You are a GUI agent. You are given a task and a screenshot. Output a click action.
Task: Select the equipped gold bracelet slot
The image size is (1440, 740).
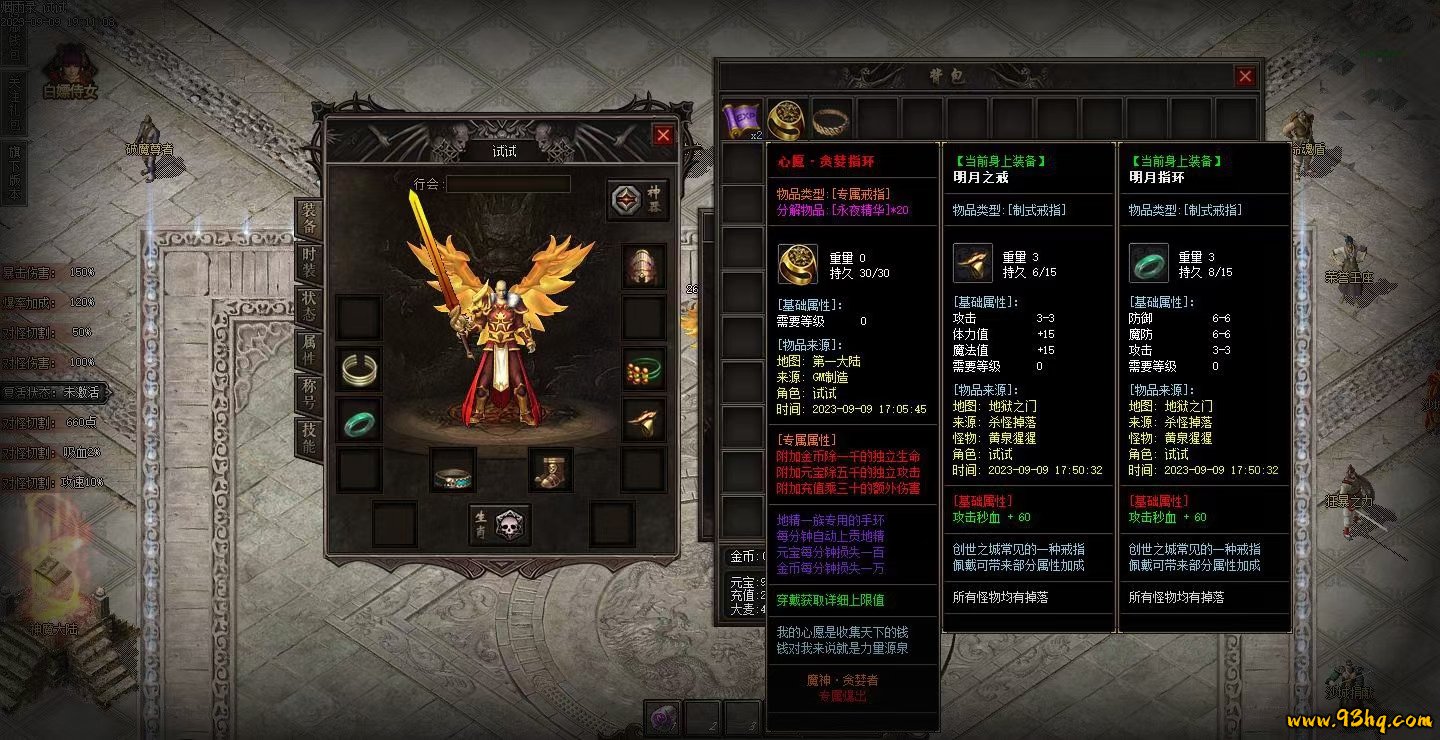pos(358,369)
